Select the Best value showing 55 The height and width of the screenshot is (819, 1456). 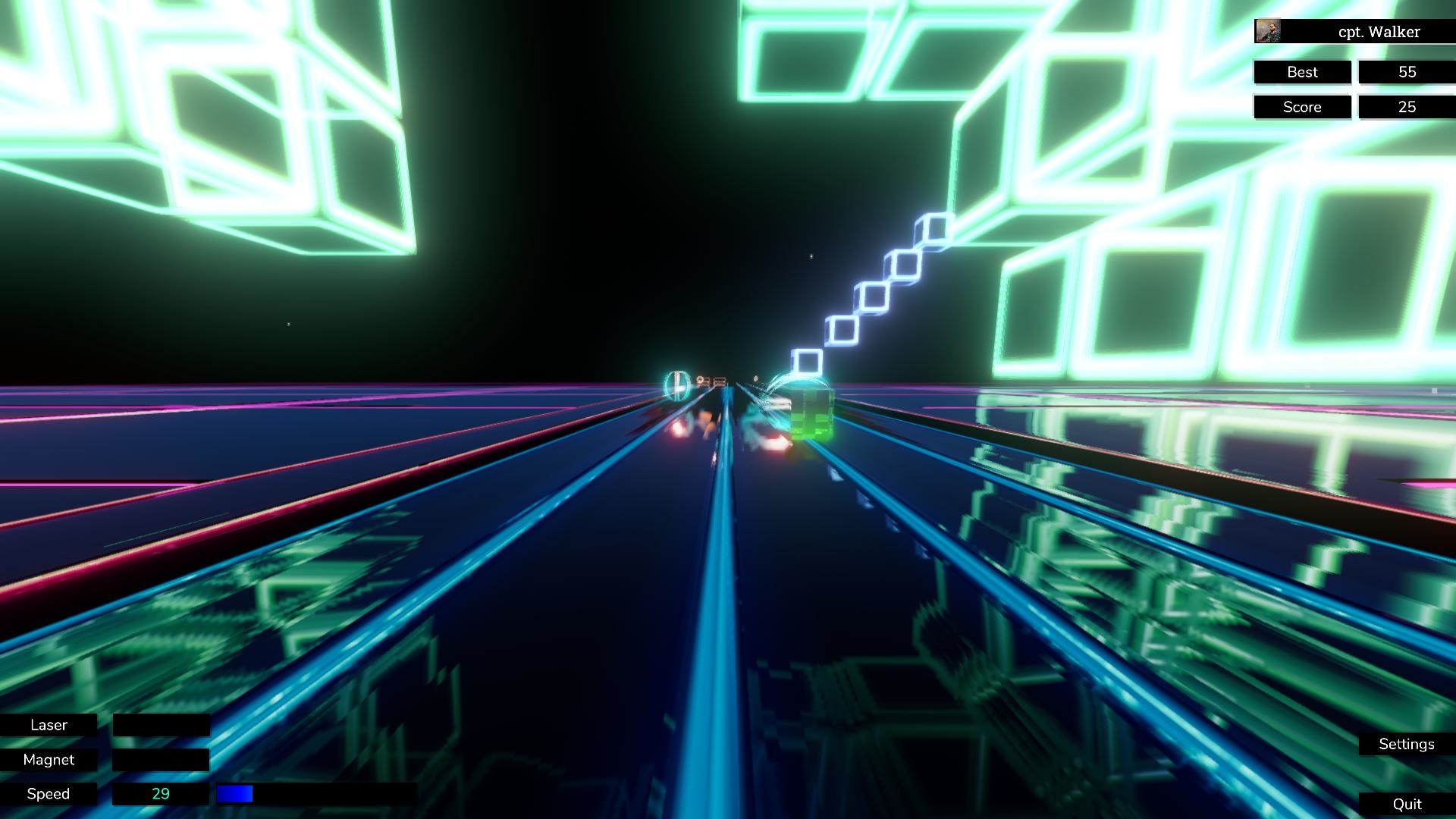point(1407,72)
